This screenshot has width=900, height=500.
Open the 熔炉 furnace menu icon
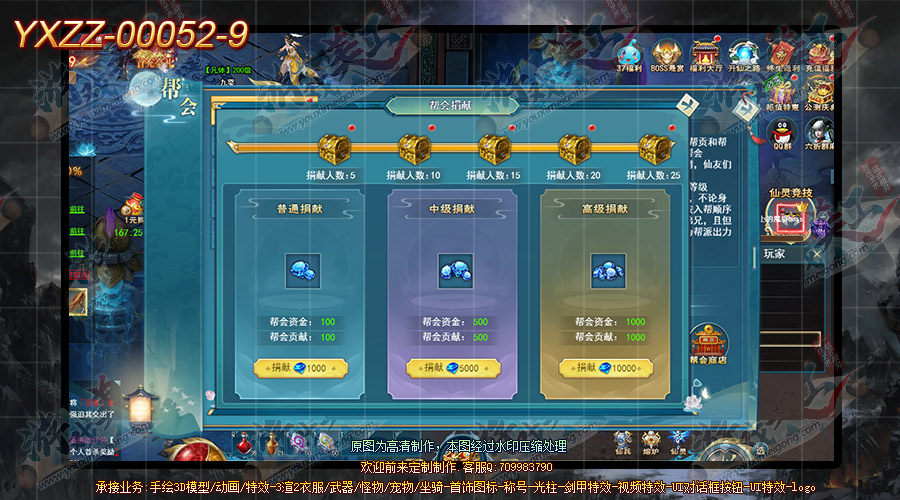coord(652,442)
